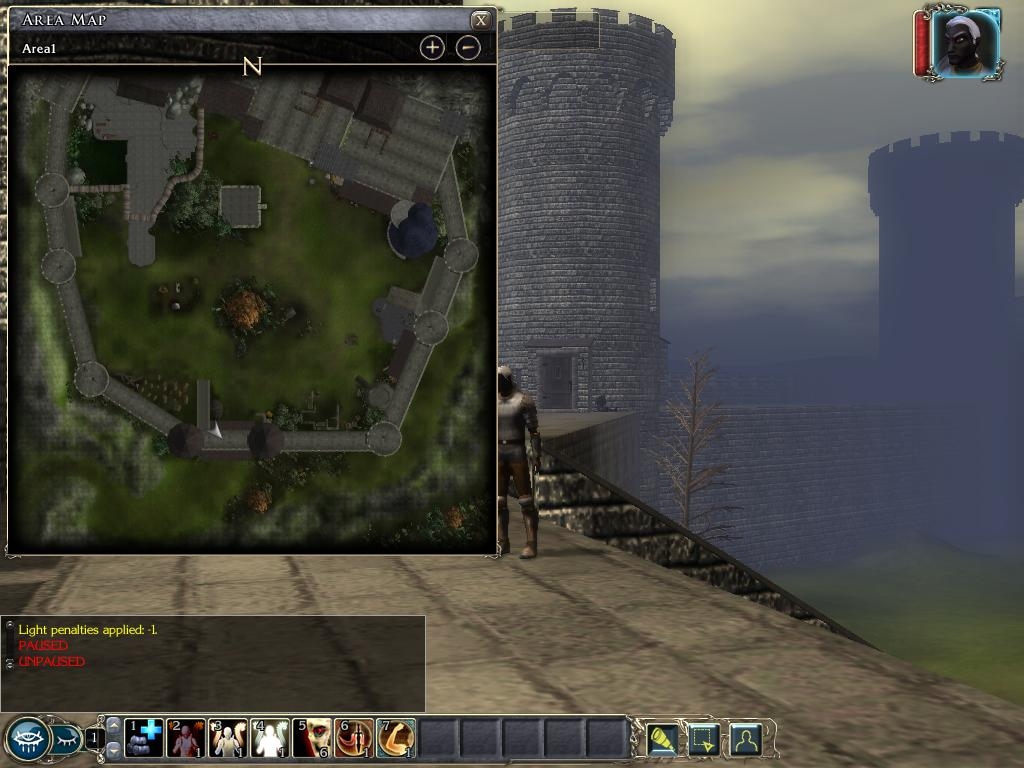Switch hotbar page up with the arrow
Screen dimensions: 1024x768
pyautogui.click(x=113, y=725)
